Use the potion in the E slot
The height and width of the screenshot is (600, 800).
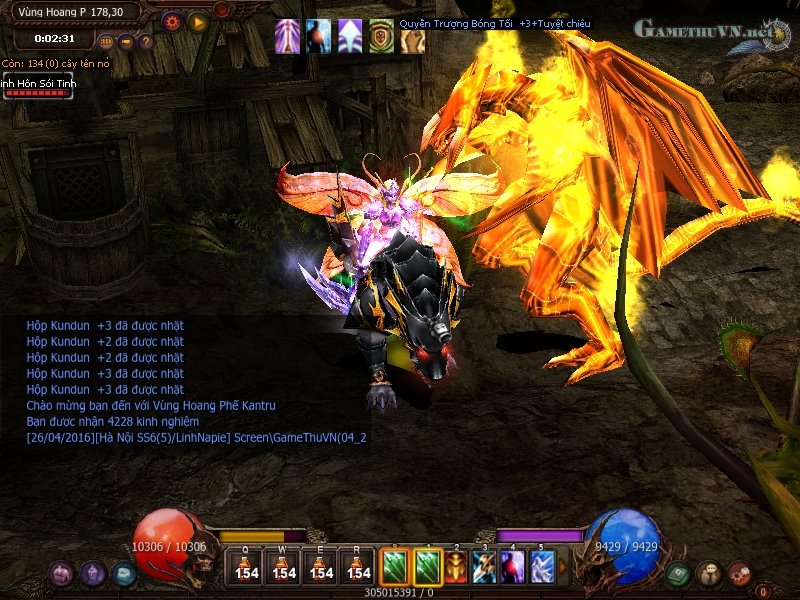321,567
